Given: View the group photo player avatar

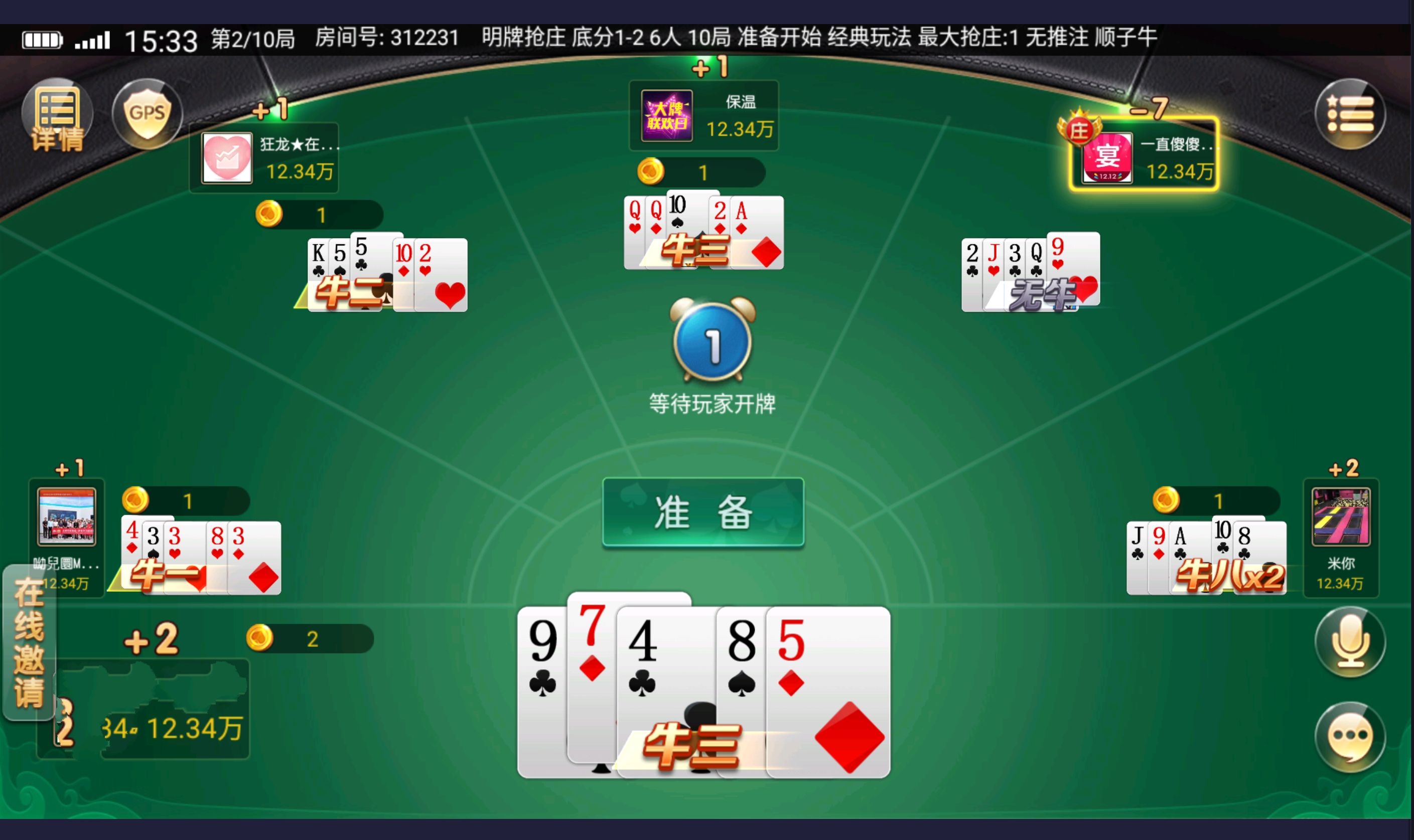Looking at the screenshot, I should (x=66, y=516).
